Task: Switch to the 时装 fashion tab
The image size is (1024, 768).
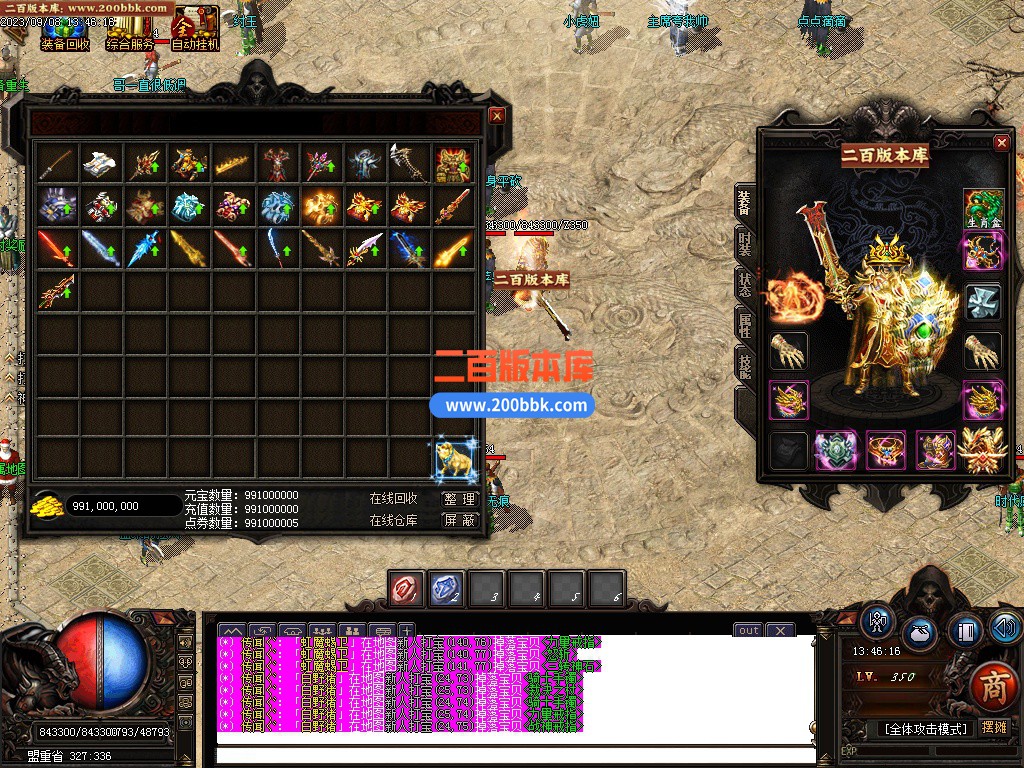Action: [x=745, y=243]
